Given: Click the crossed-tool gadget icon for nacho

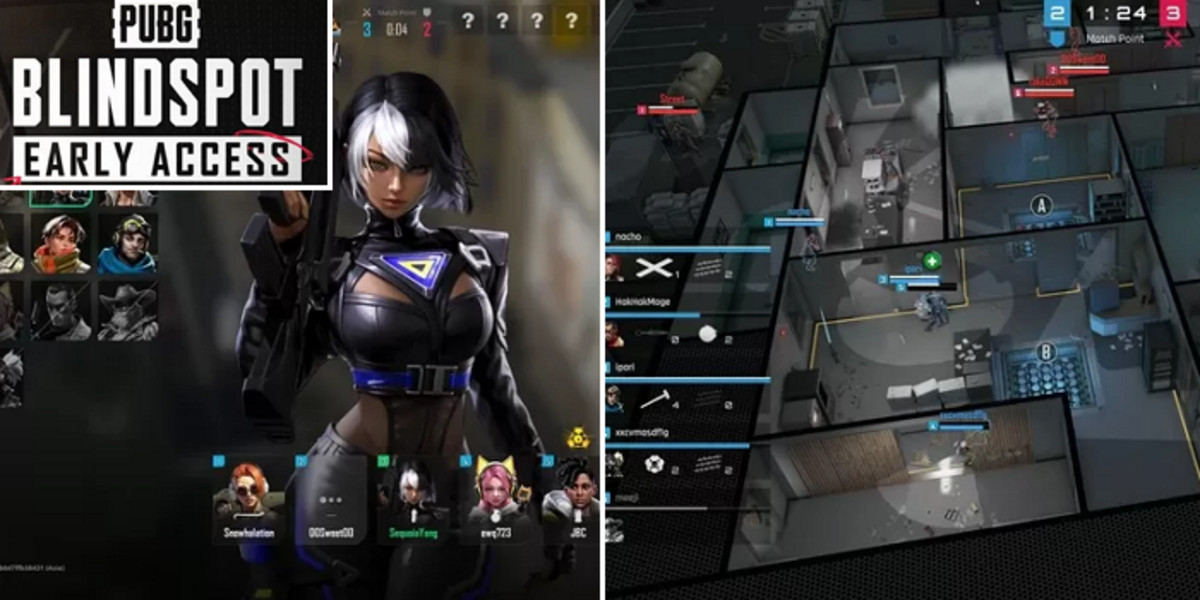Looking at the screenshot, I should click(652, 267).
